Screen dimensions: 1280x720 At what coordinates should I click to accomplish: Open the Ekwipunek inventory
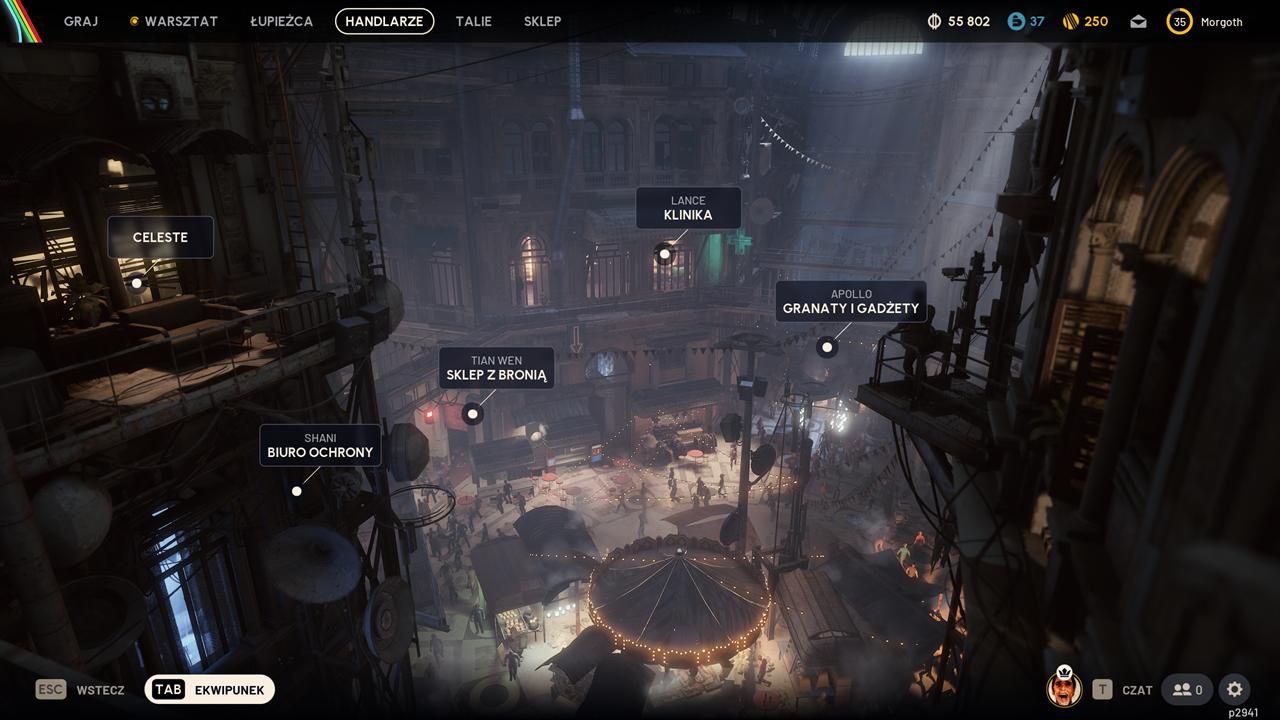point(209,690)
